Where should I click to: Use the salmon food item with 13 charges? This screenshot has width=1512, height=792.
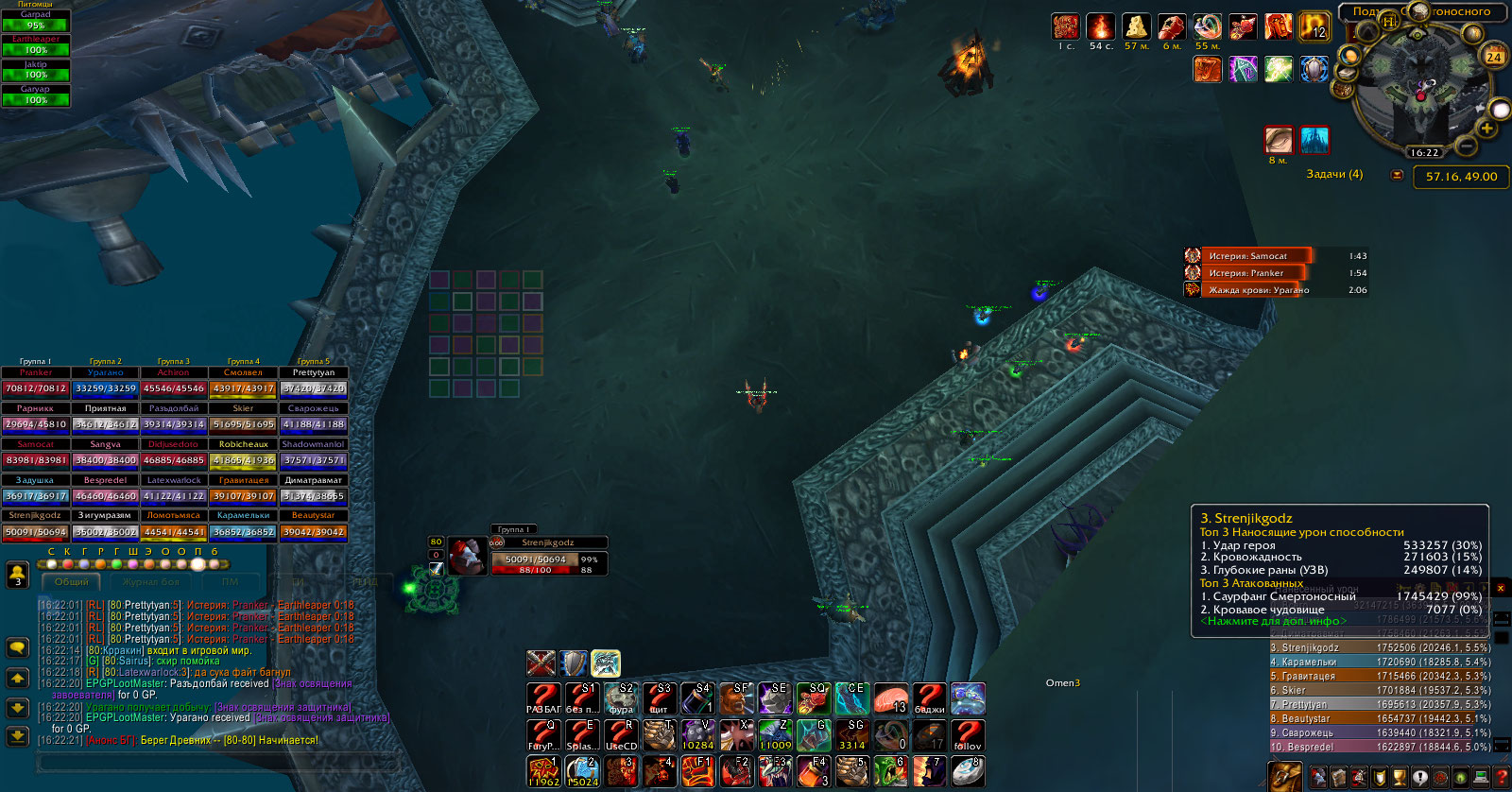pyautogui.click(x=890, y=699)
